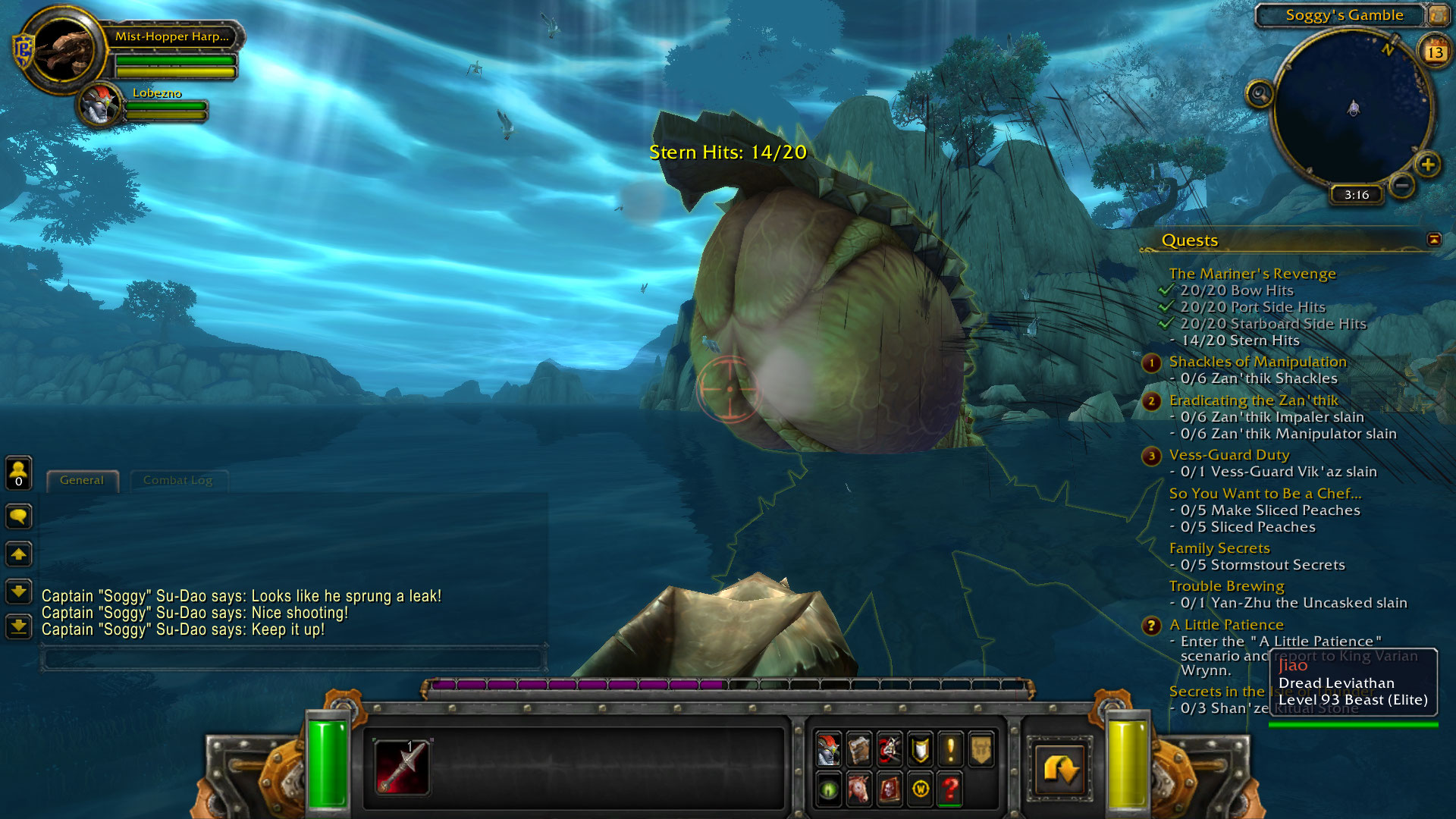Open the horse head mounts collection button
This screenshot has width=1456, height=819.
tap(859, 789)
